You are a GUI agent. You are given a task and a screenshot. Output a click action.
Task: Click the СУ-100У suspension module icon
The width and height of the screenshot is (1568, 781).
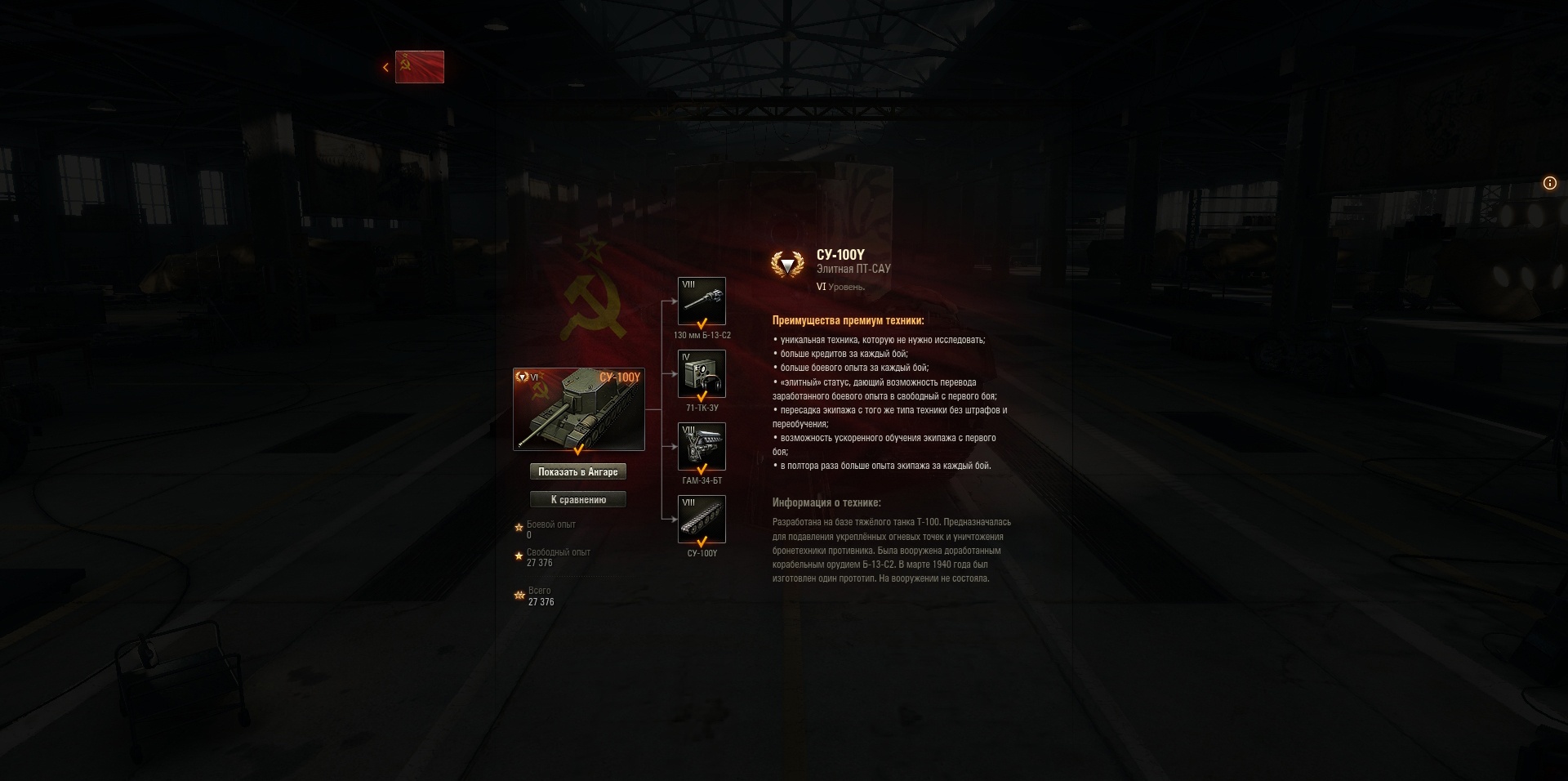[702, 519]
